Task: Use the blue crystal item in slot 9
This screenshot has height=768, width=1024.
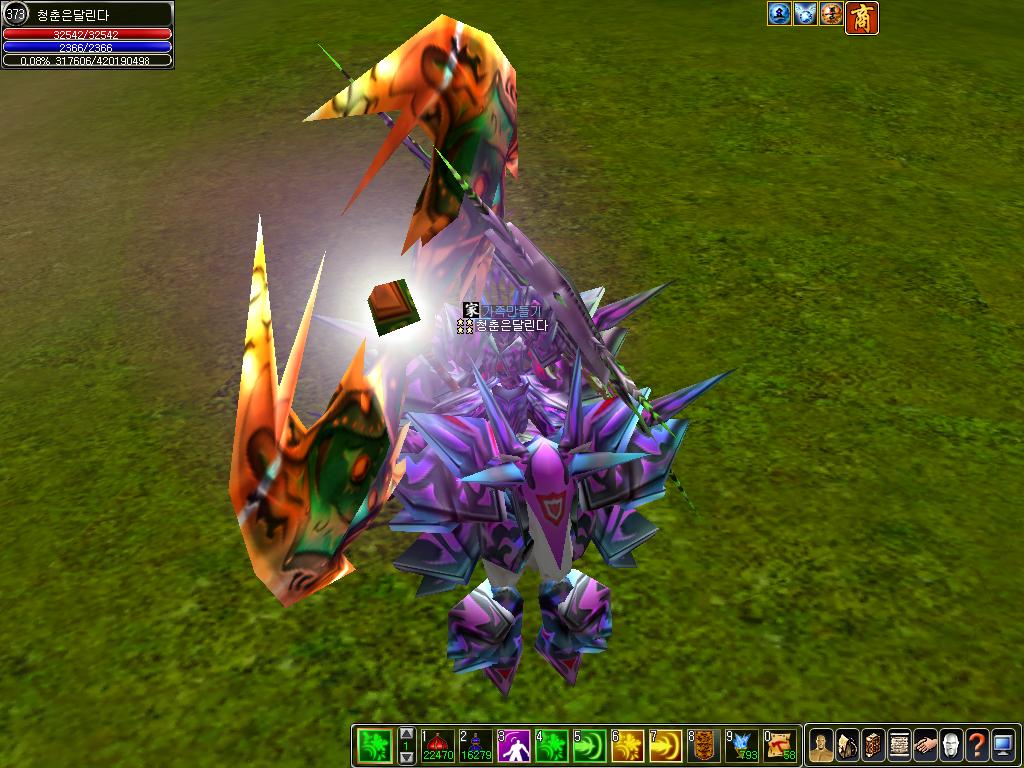Action: pyautogui.click(x=742, y=745)
